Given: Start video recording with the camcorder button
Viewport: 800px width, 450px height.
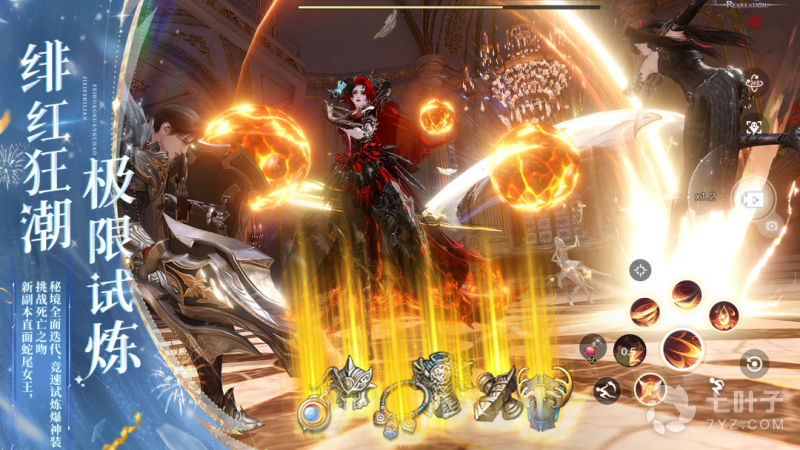Looking at the screenshot, I should click(x=750, y=197).
